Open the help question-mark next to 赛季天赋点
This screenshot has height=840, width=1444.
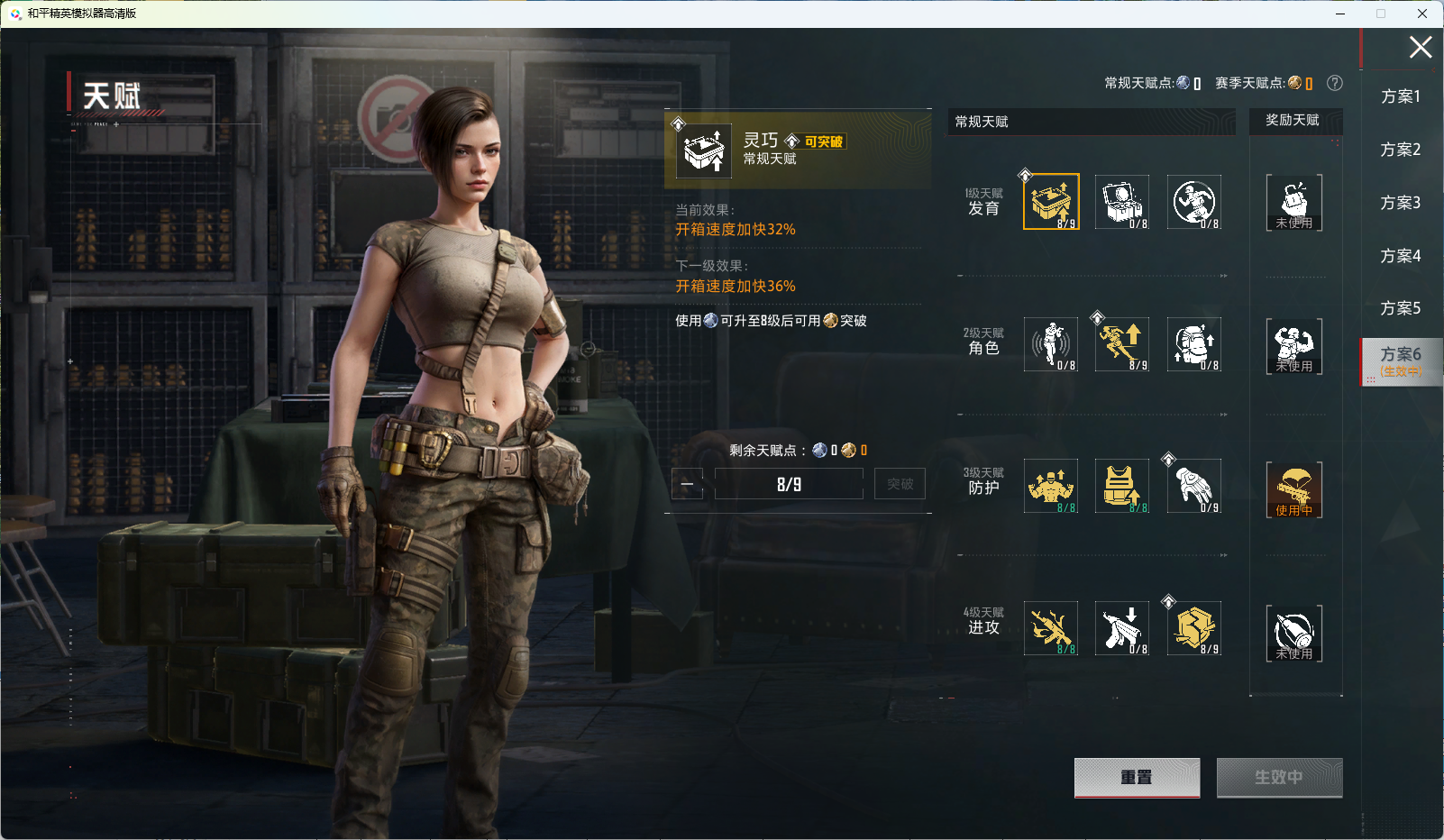click(x=1336, y=83)
